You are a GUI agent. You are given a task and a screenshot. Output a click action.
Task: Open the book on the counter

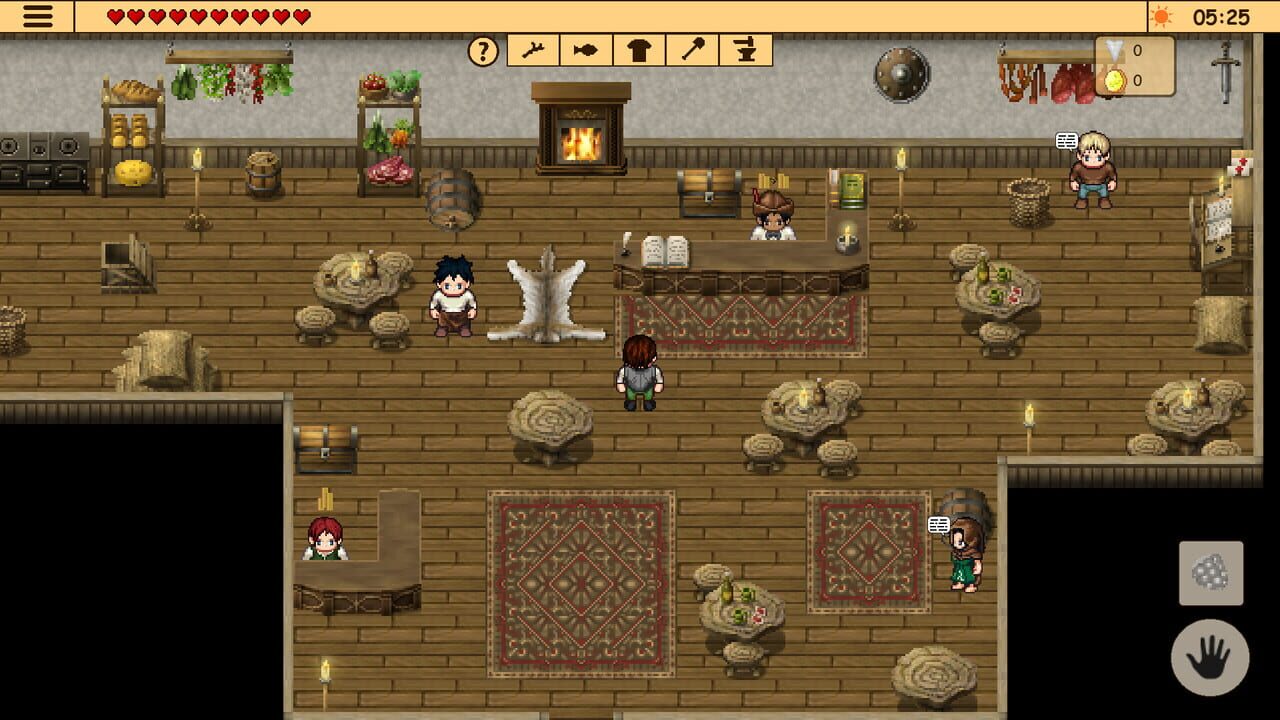tap(665, 247)
